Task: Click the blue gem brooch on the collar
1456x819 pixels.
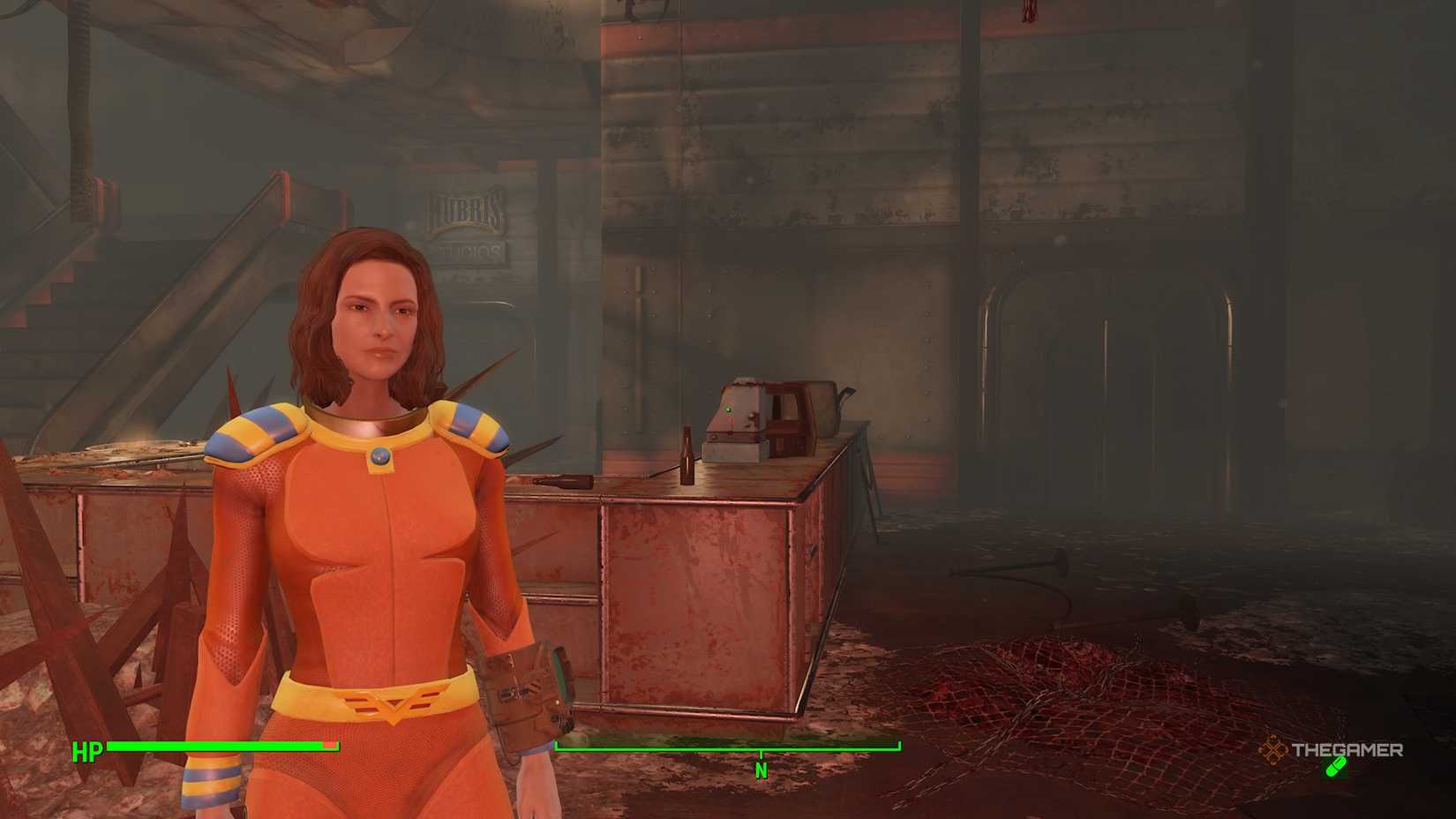Action: tap(379, 458)
